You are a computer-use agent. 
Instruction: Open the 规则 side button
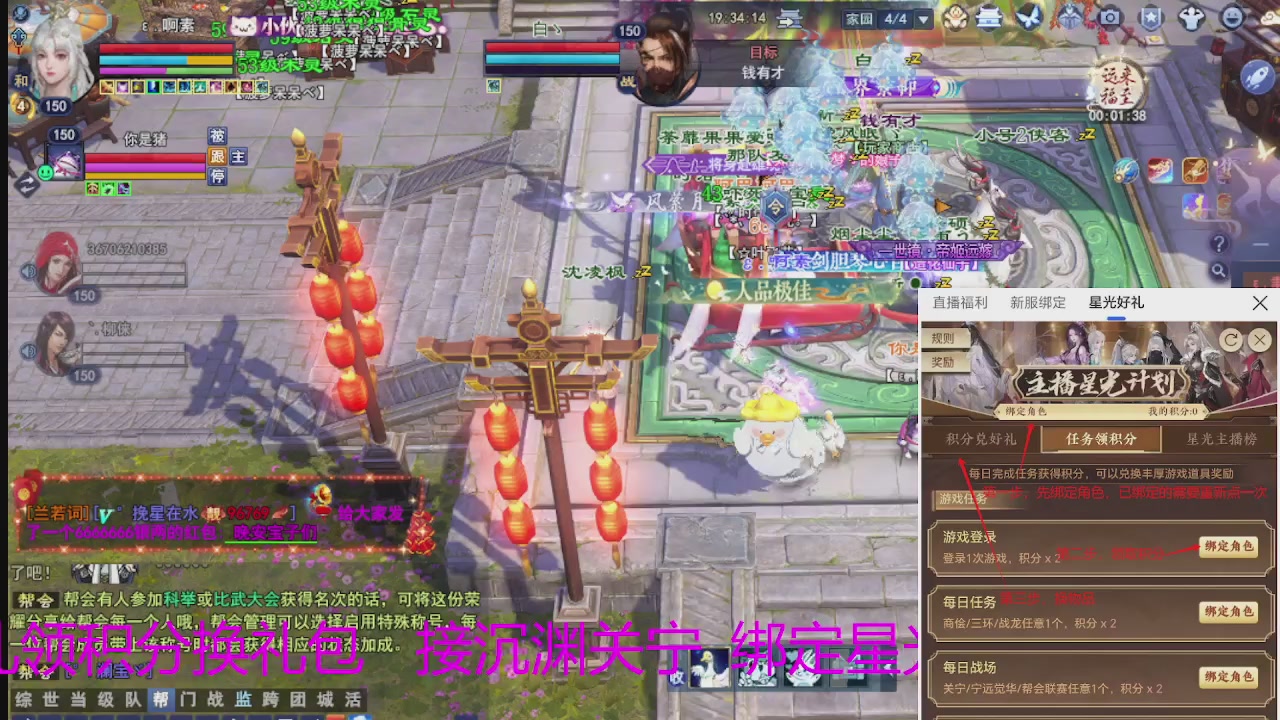tap(942, 338)
